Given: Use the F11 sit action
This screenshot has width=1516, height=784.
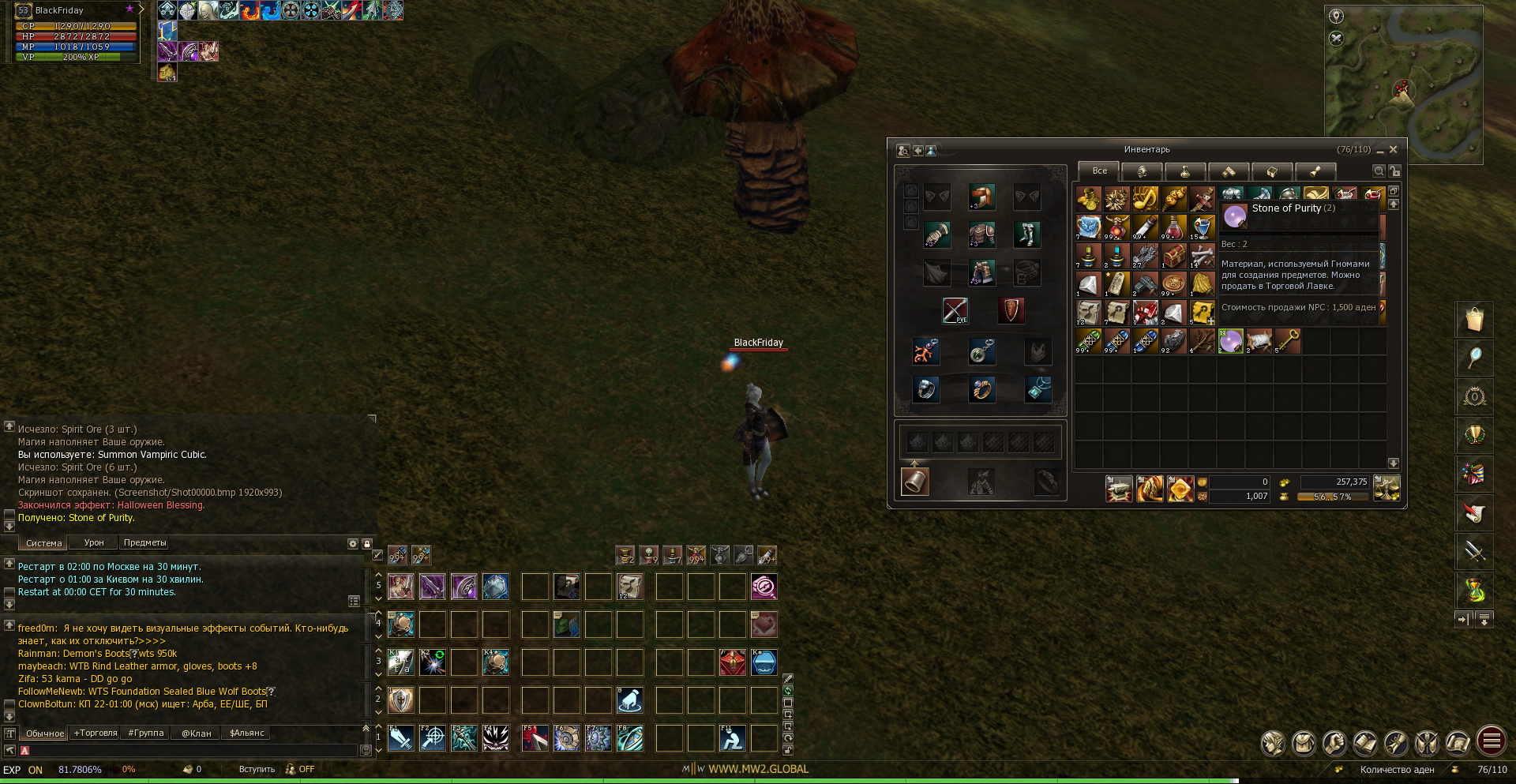Looking at the screenshot, I should [x=732, y=739].
